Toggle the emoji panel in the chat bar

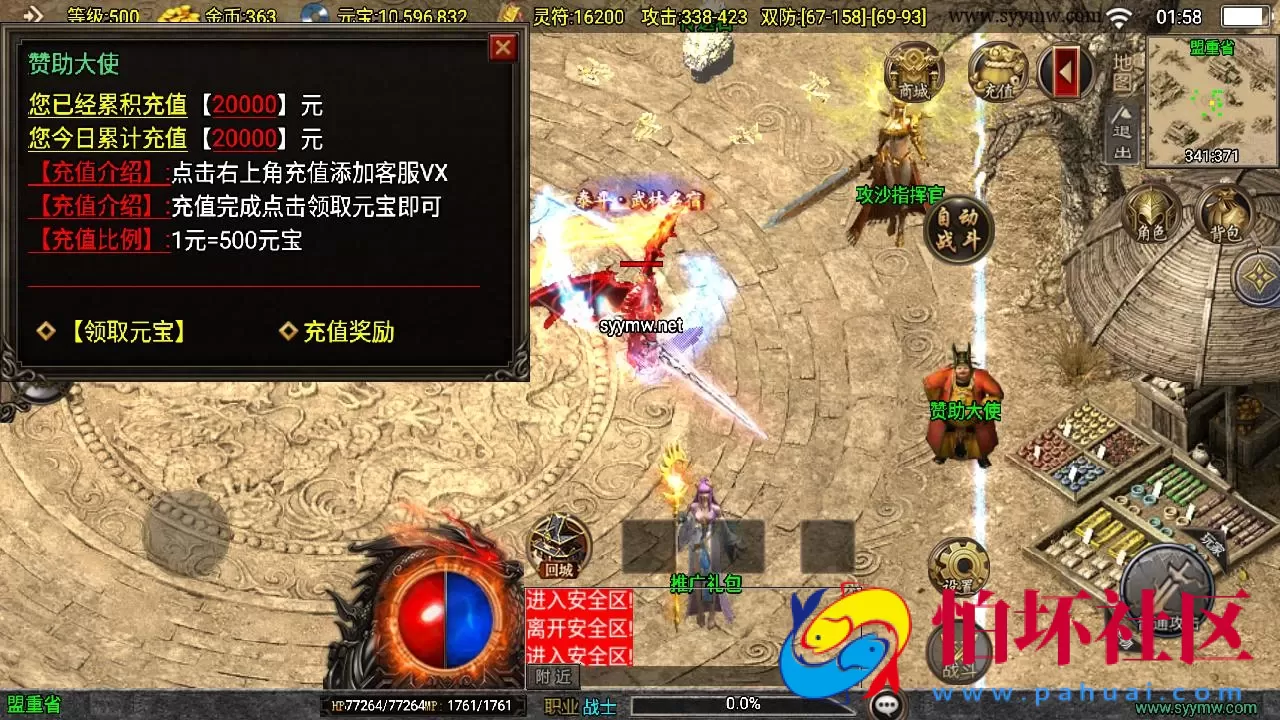tap(885, 703)
